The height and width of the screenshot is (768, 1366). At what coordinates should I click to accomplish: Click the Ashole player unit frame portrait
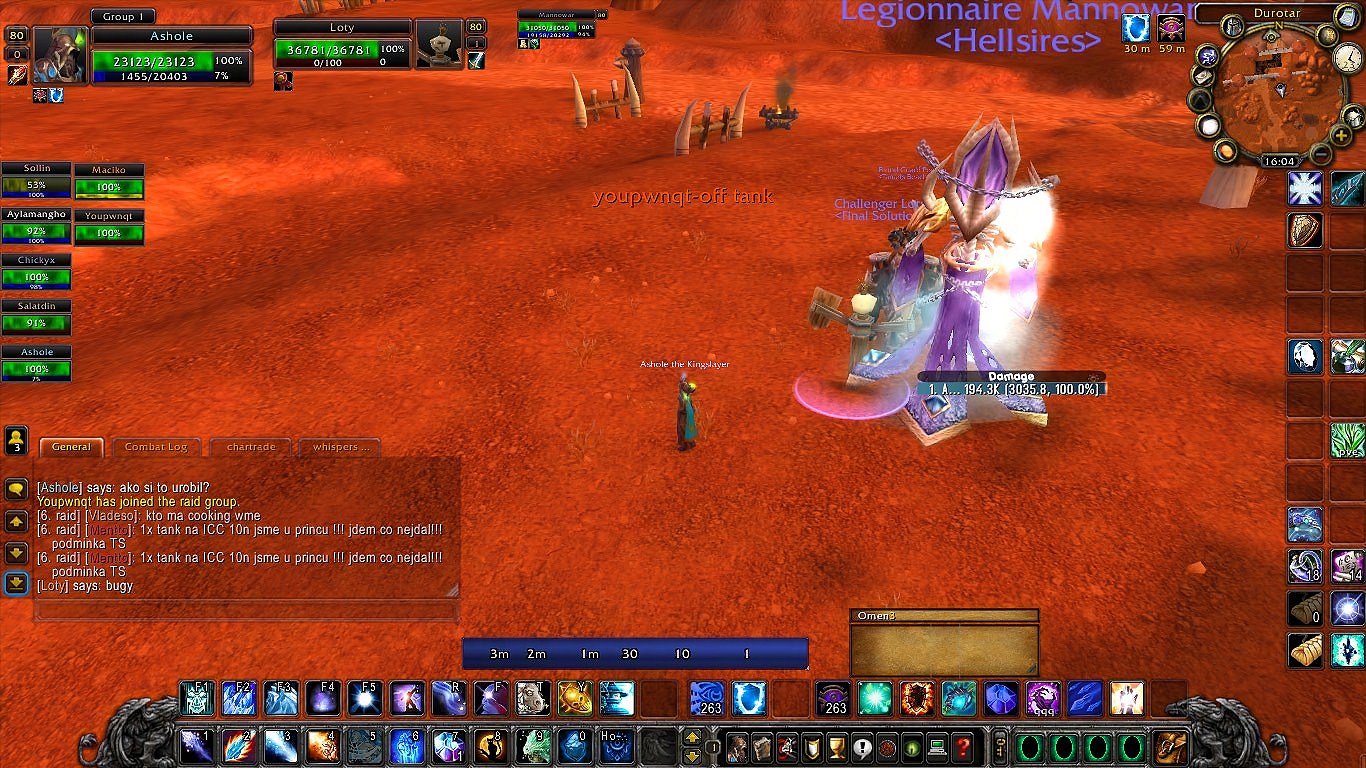coord(61,54)
